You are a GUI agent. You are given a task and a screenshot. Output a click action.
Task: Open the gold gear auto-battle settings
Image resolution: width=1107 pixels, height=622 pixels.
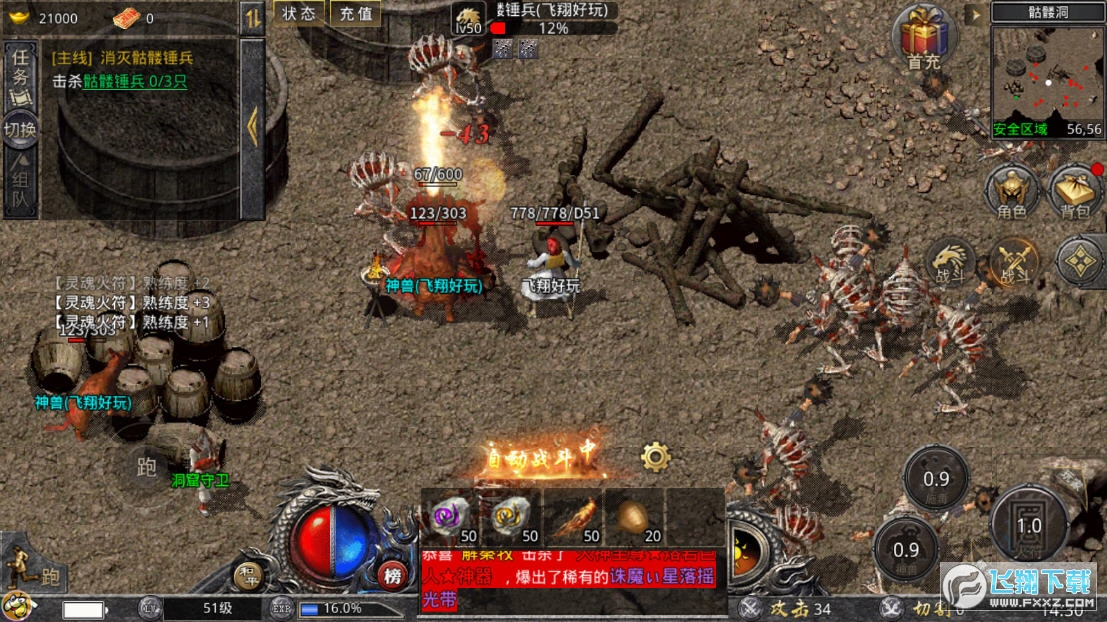656,457
